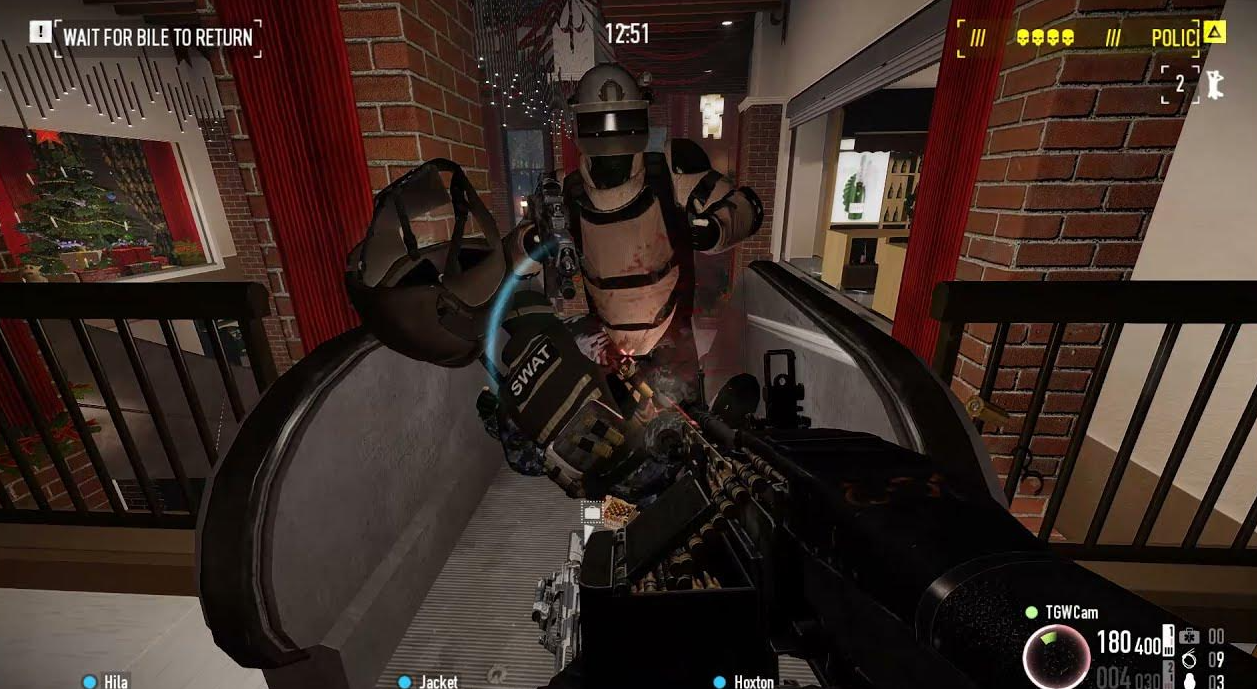
Task: Click the objective exclamation mark icon
Action: [x=40, y=33]
